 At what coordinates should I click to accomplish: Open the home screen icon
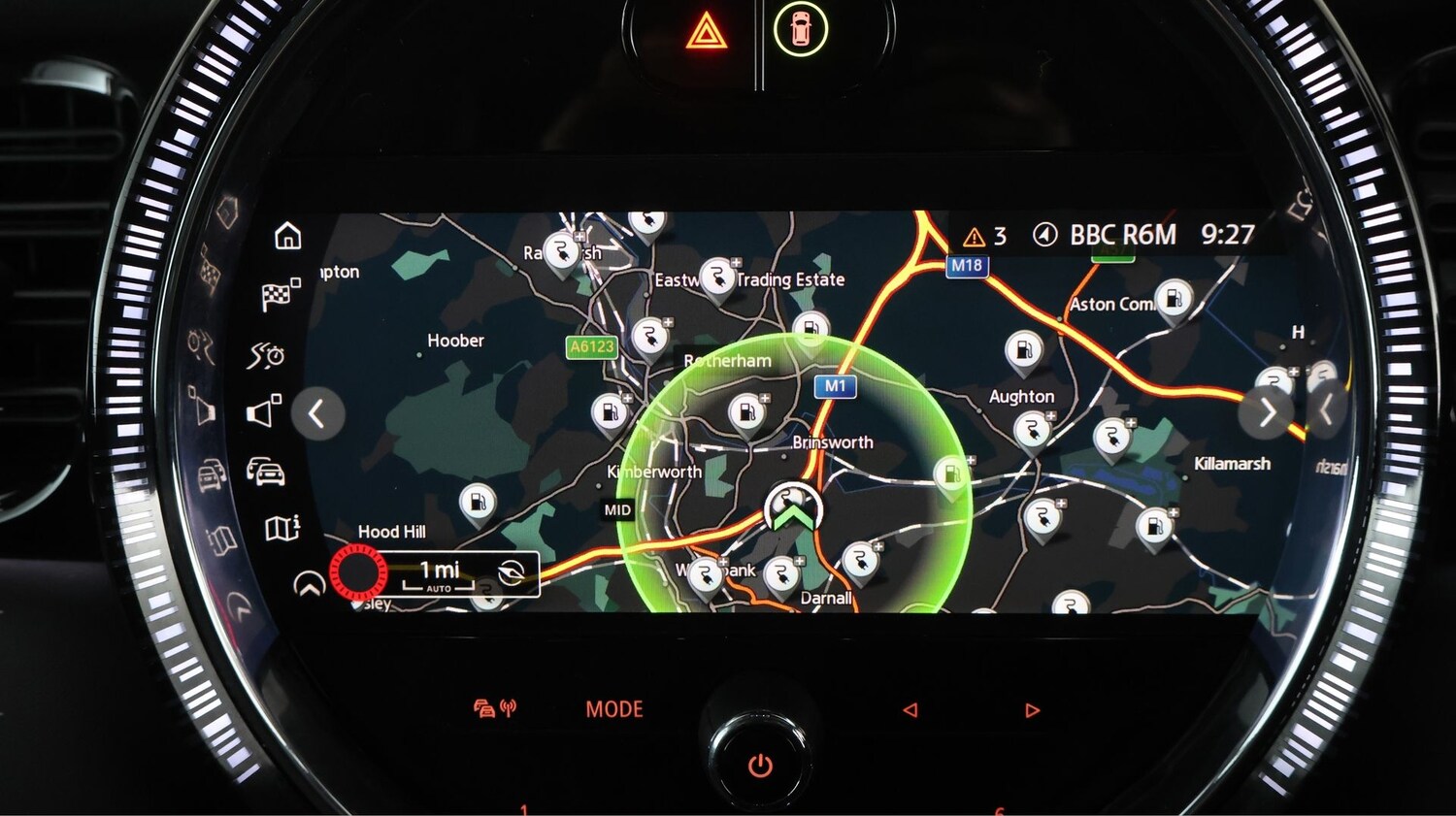tap(288, 236)
